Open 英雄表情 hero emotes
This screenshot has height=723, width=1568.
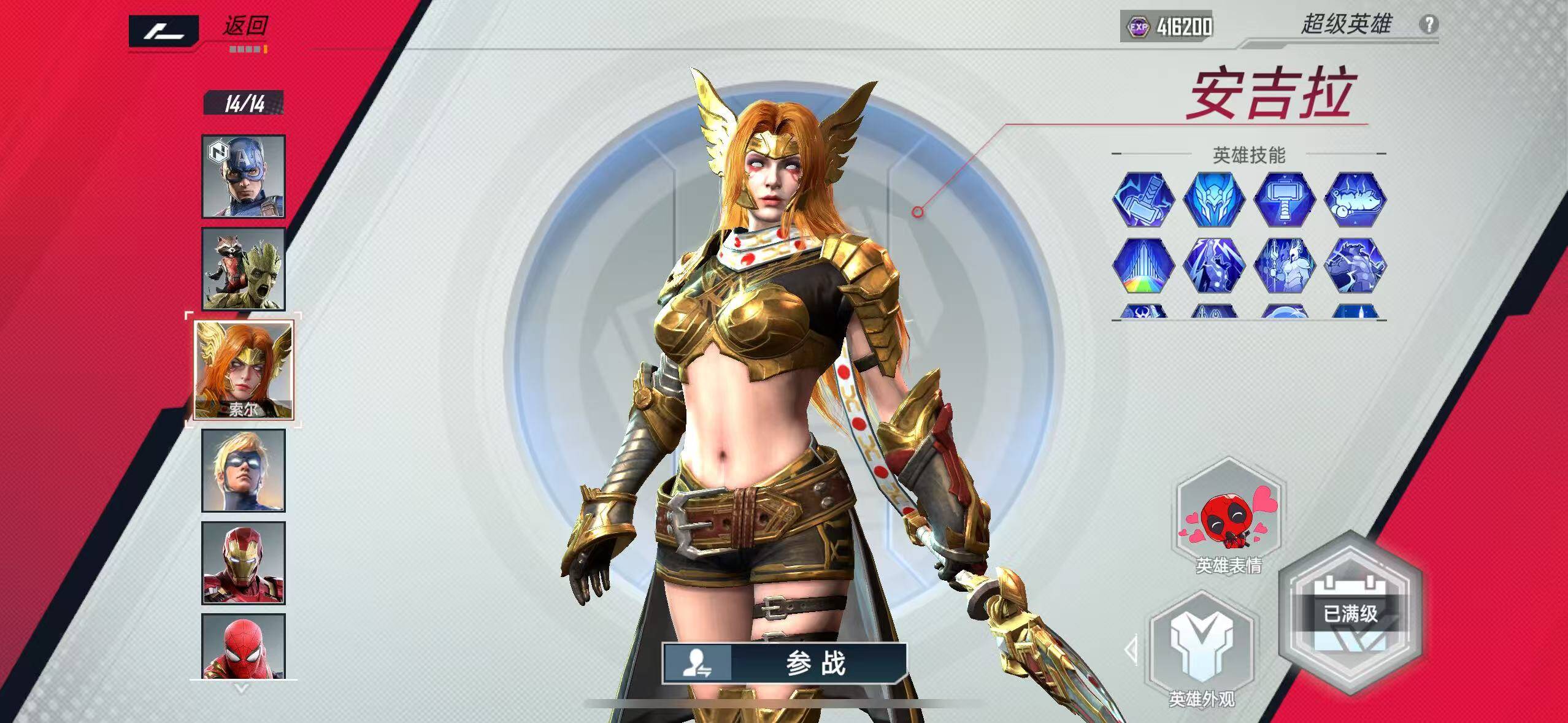[x=1229, y=521]
